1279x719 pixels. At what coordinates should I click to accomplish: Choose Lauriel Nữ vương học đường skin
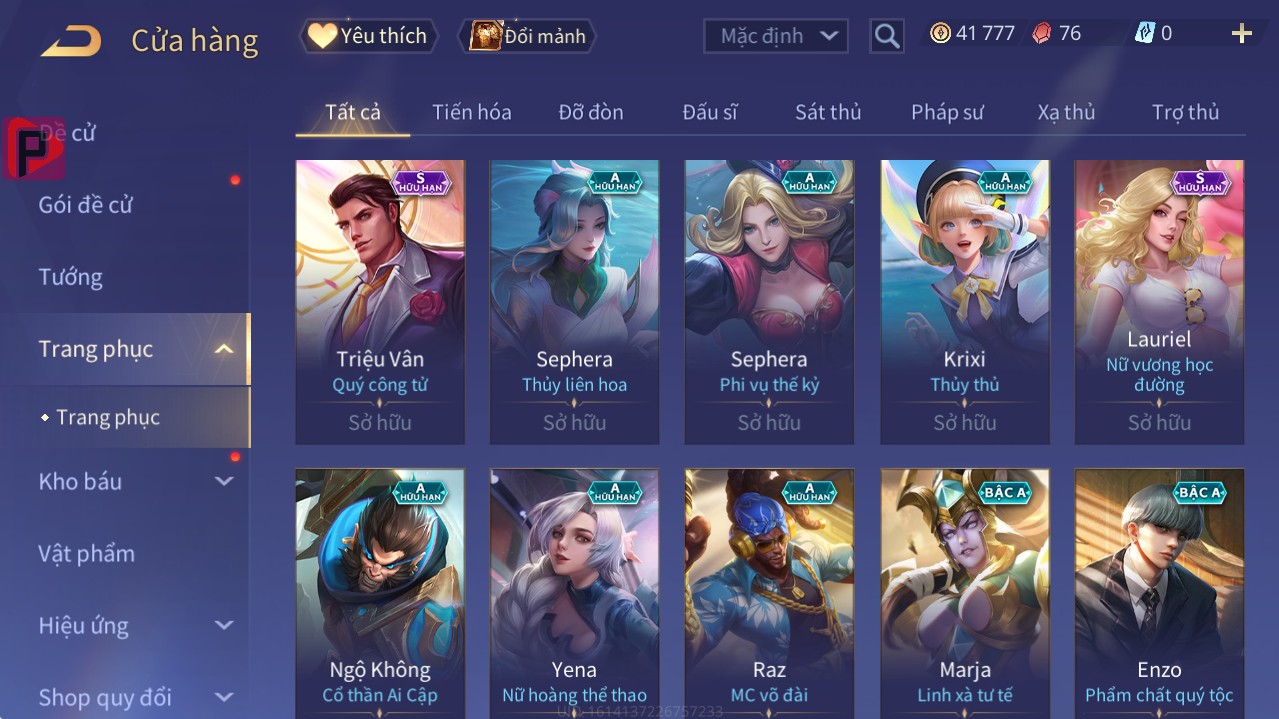point(1159,300)
